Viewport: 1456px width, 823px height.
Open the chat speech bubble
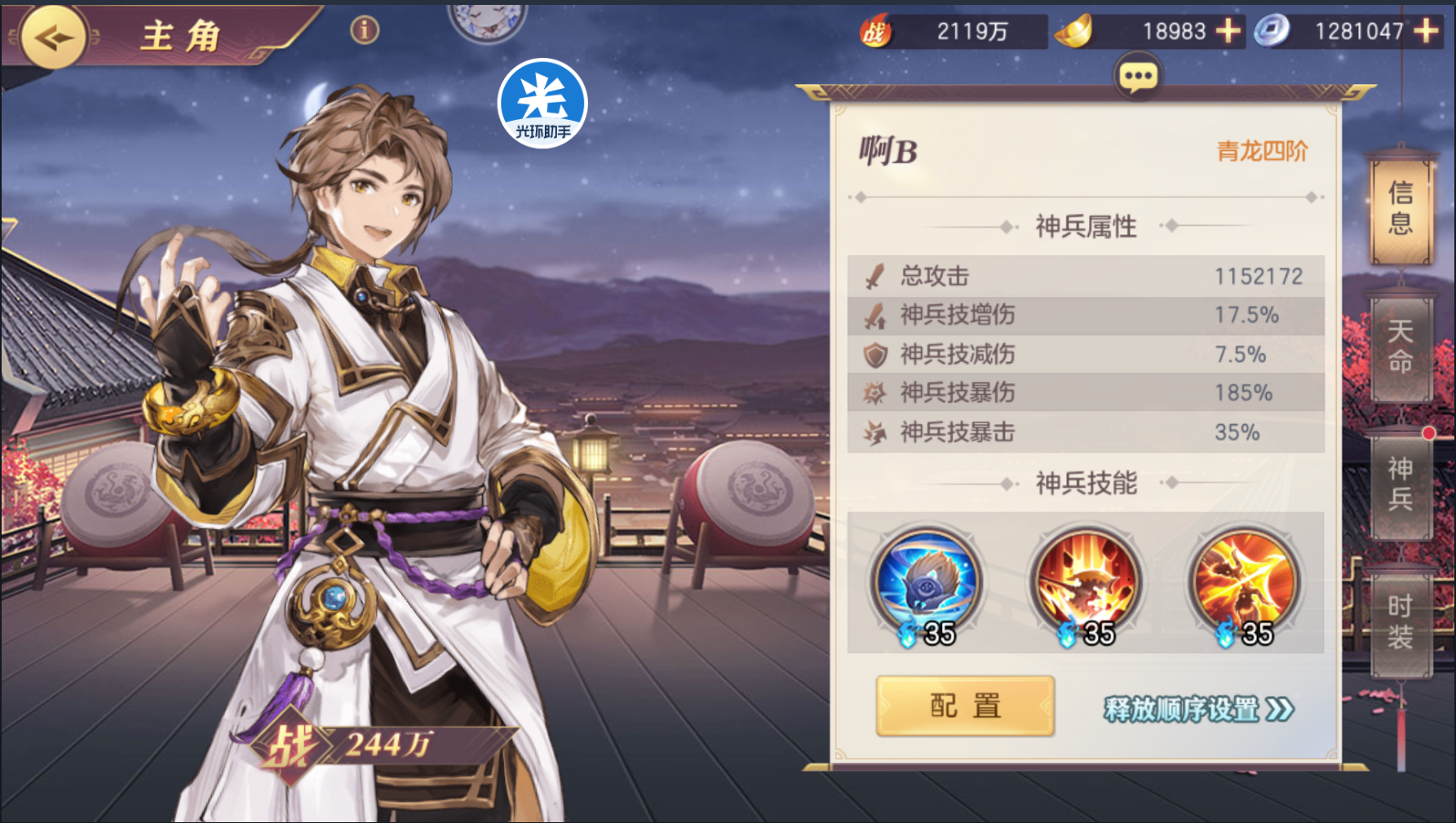pyautogui.click(x=1138, y=77)
